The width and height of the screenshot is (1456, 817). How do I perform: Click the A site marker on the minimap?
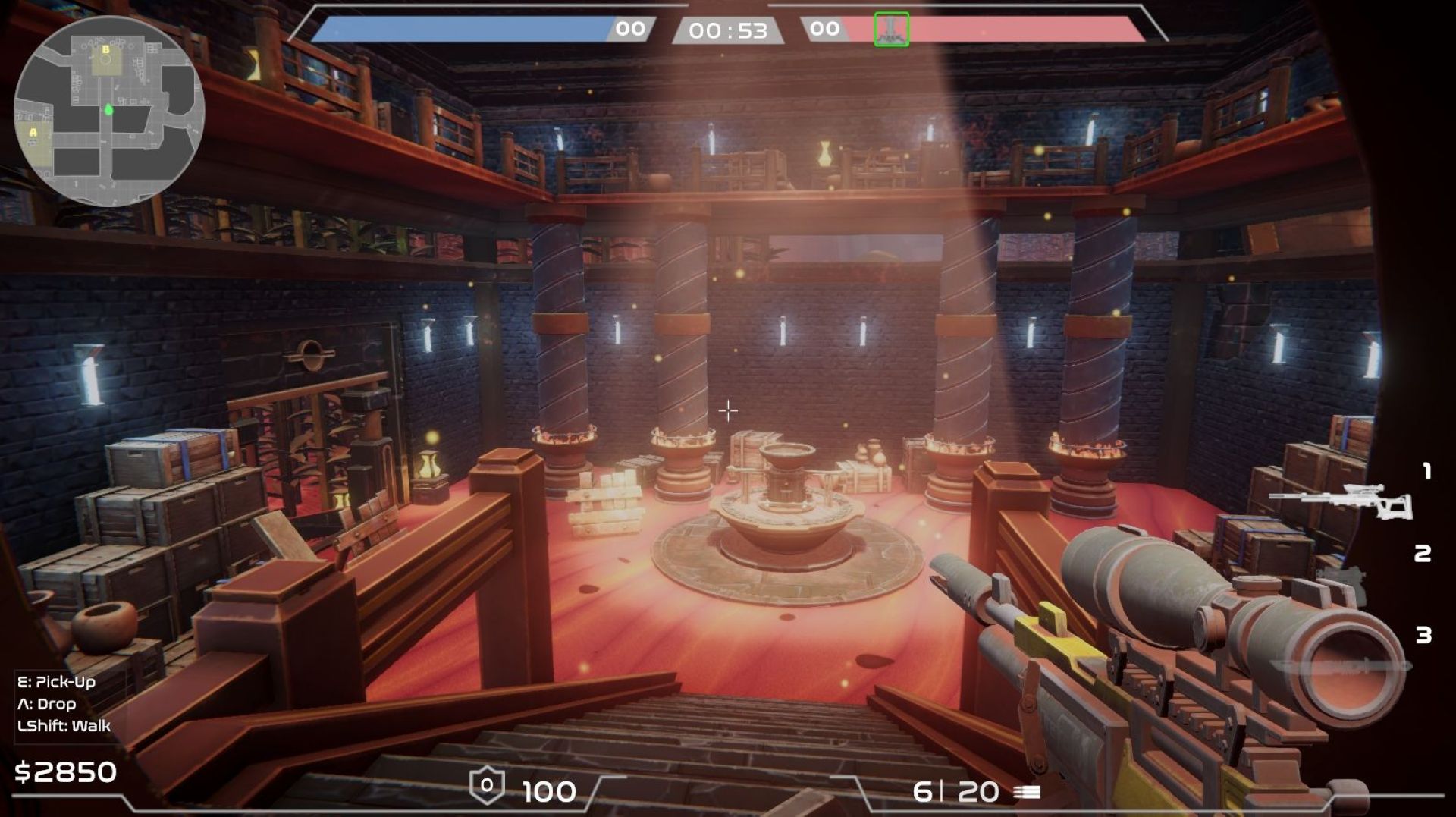tap(33, 133)
